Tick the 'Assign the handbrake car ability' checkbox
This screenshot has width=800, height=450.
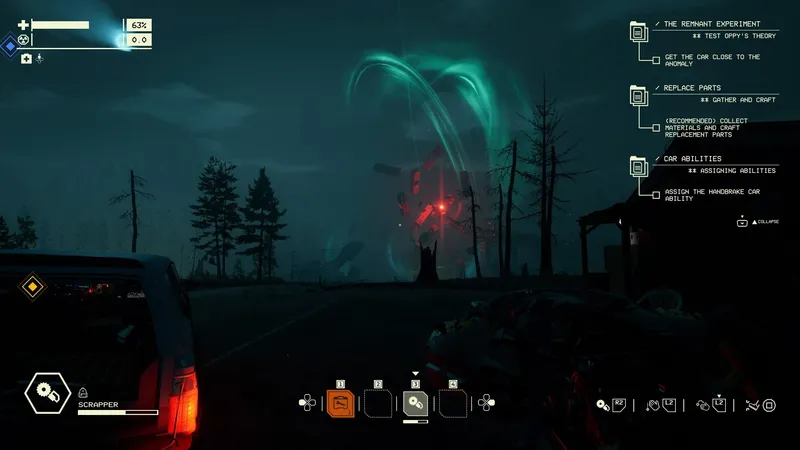[656, 194]
